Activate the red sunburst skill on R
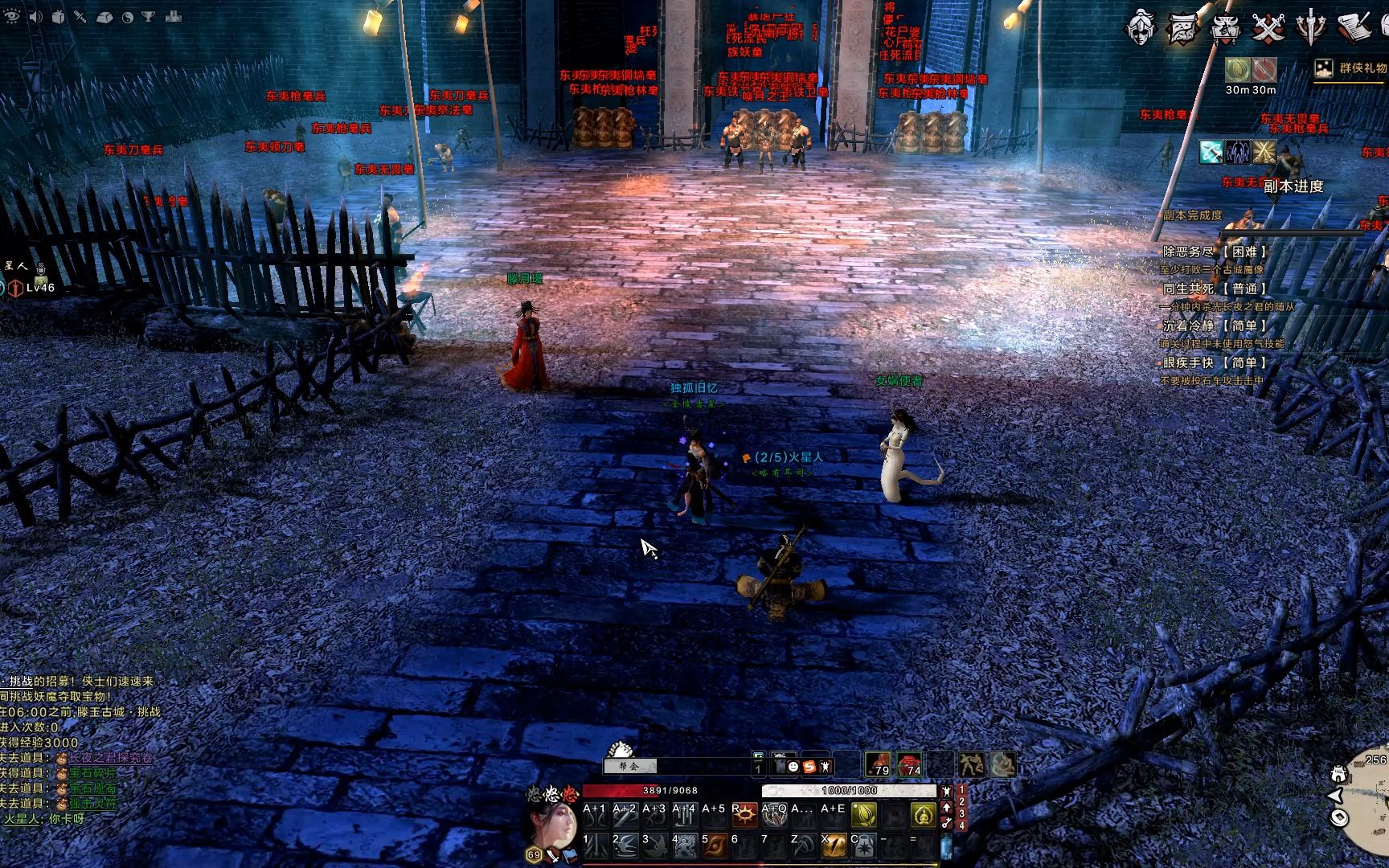The height and width of the screenshot is (868, 1389). [x=746, y=816]
